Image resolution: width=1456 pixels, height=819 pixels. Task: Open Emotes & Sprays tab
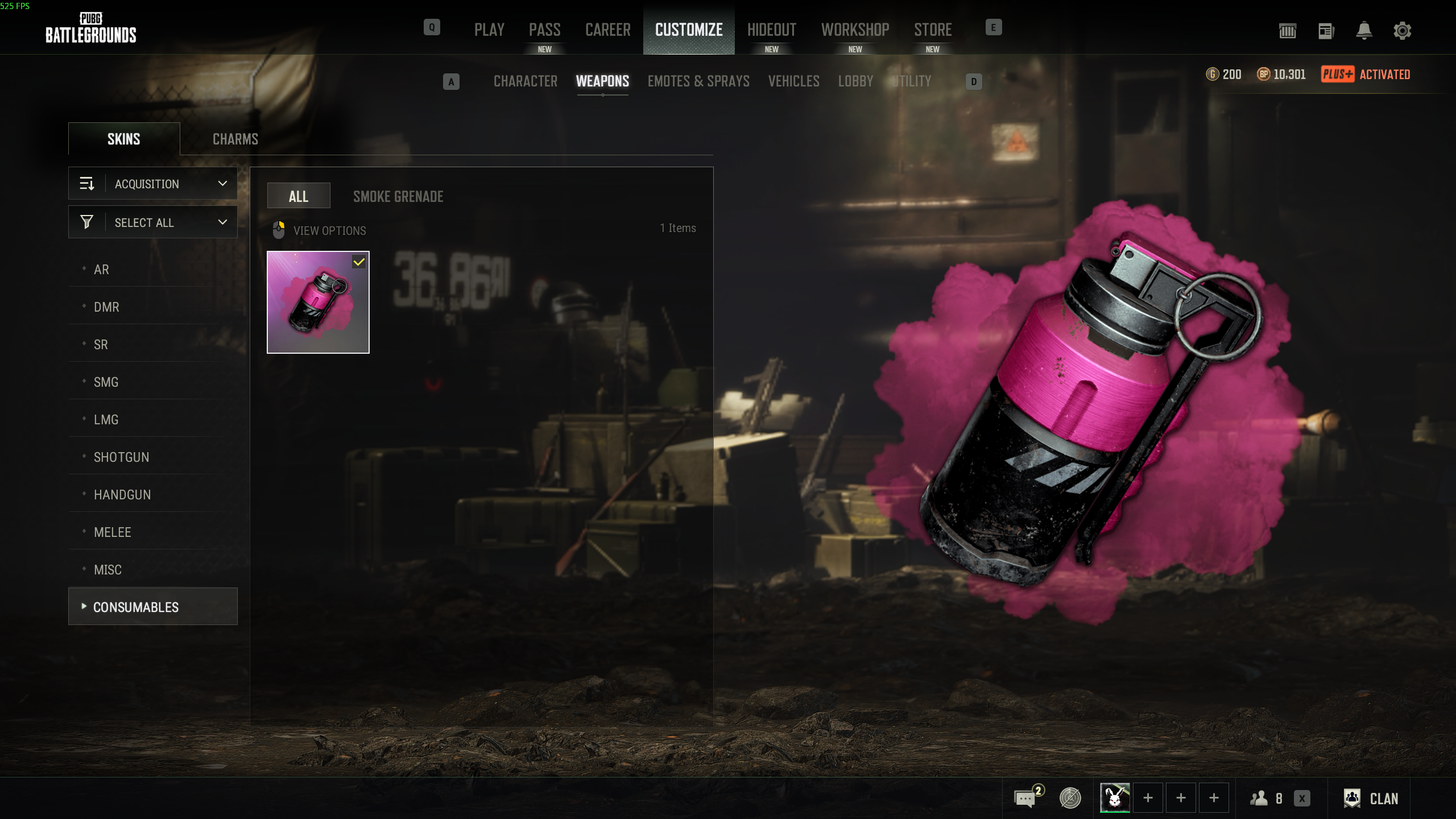point(698,81)
